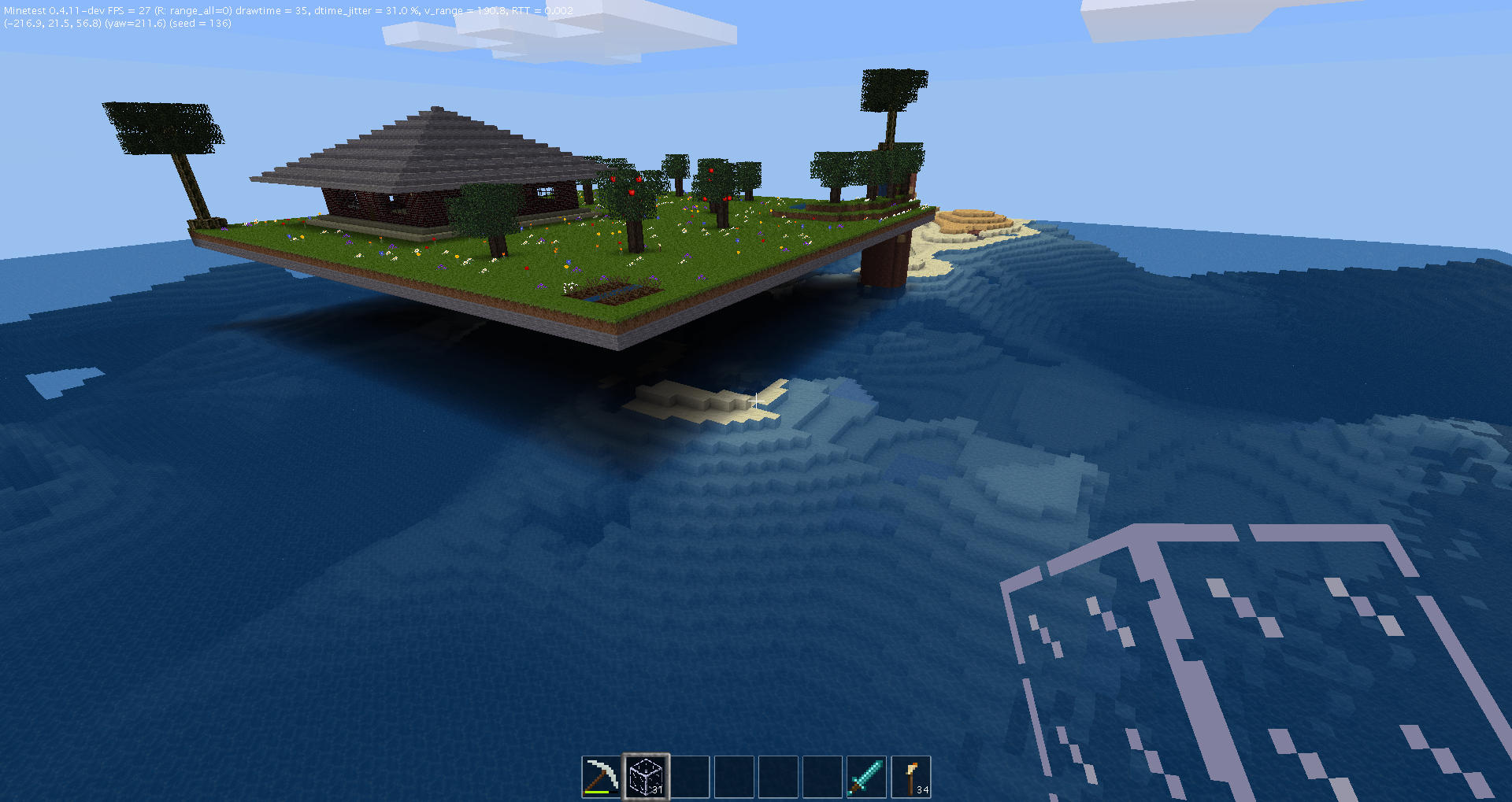Click the highlighted second hotbar slot
The width and height of the screenshot is (1512, 802).
(x=646, y=775)
